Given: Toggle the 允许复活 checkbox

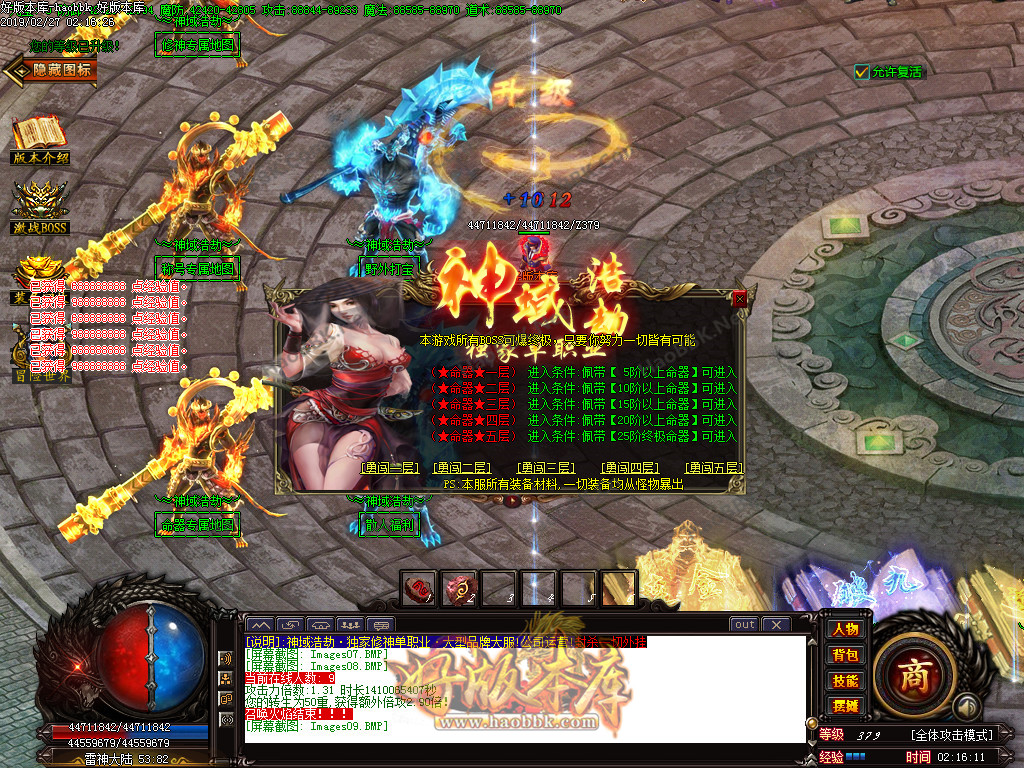Looking at the screenshot, I should 862,72.
